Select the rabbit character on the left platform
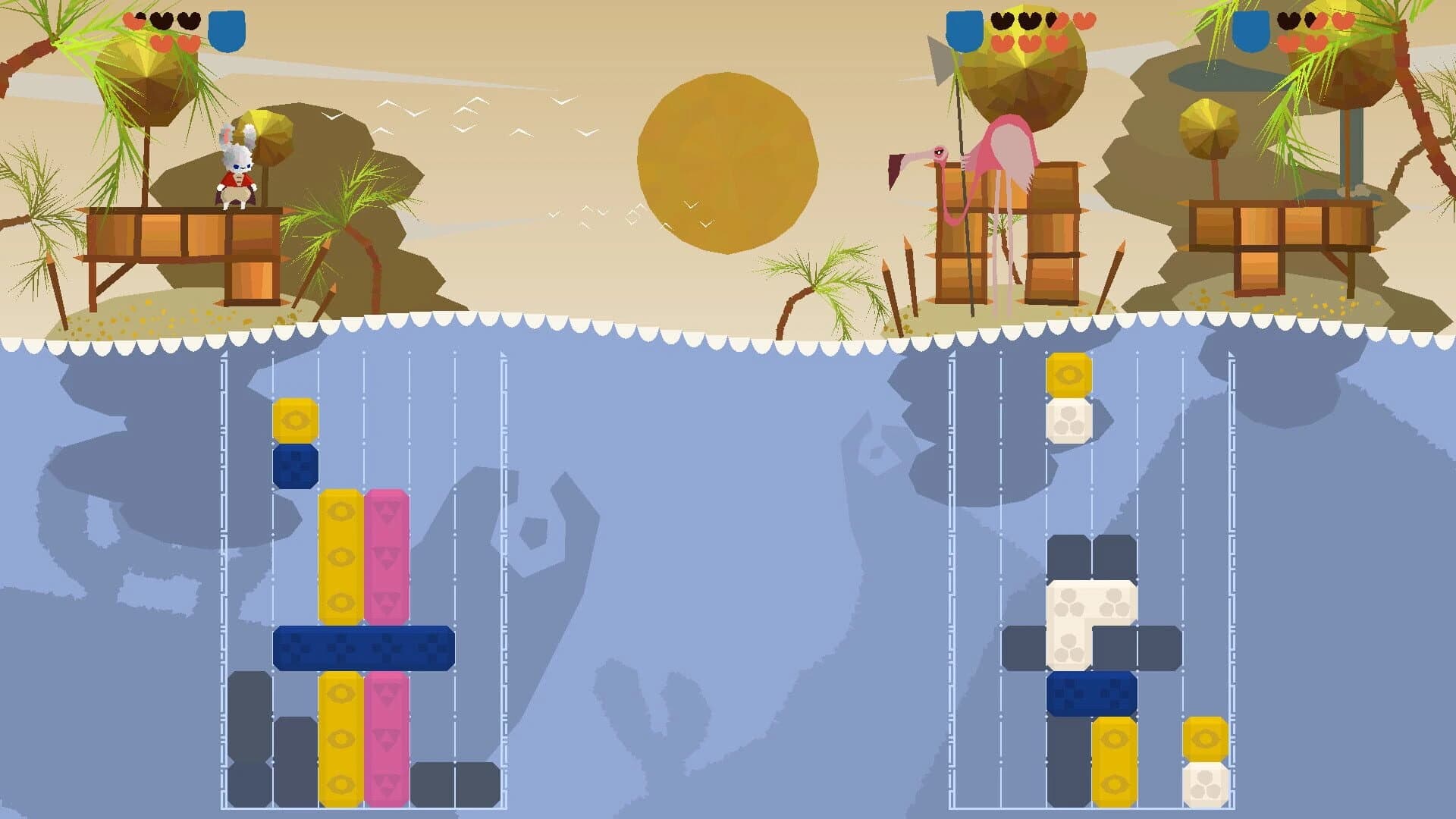 pyautogui.click(x=237, y=163)
